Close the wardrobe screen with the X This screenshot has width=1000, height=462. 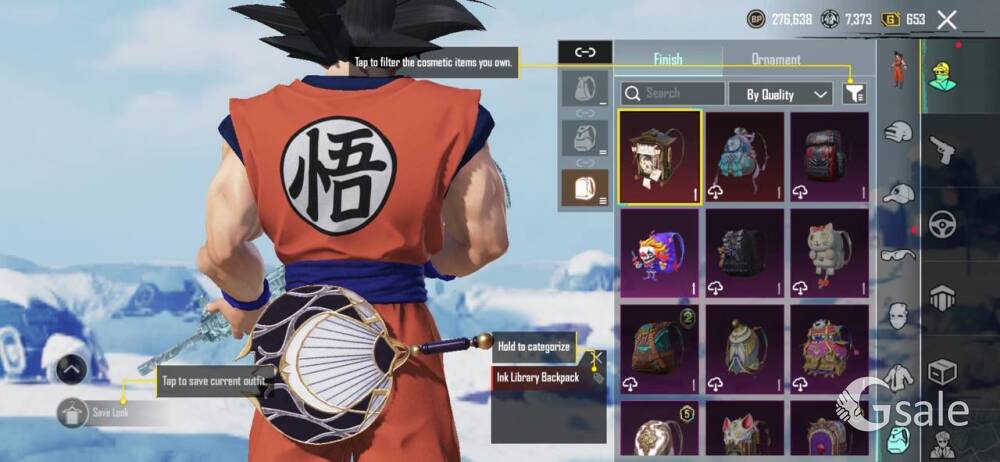[947, 19]
